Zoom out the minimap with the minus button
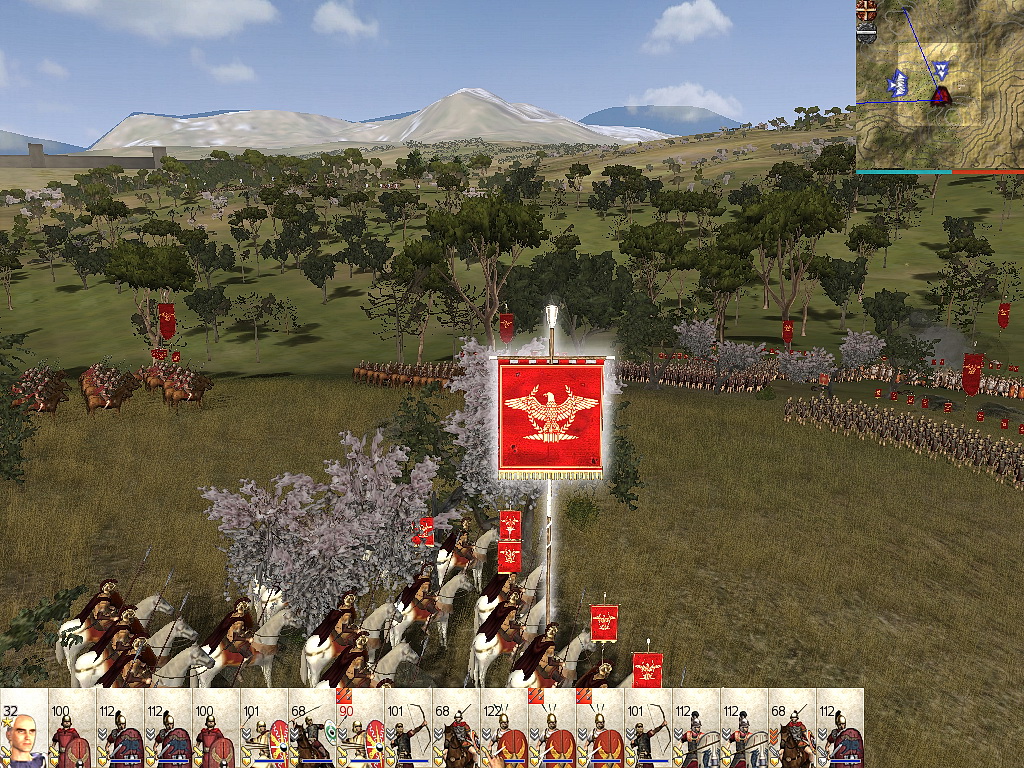The width and height of the screenshot is (1024, 768). click(866, 34)
